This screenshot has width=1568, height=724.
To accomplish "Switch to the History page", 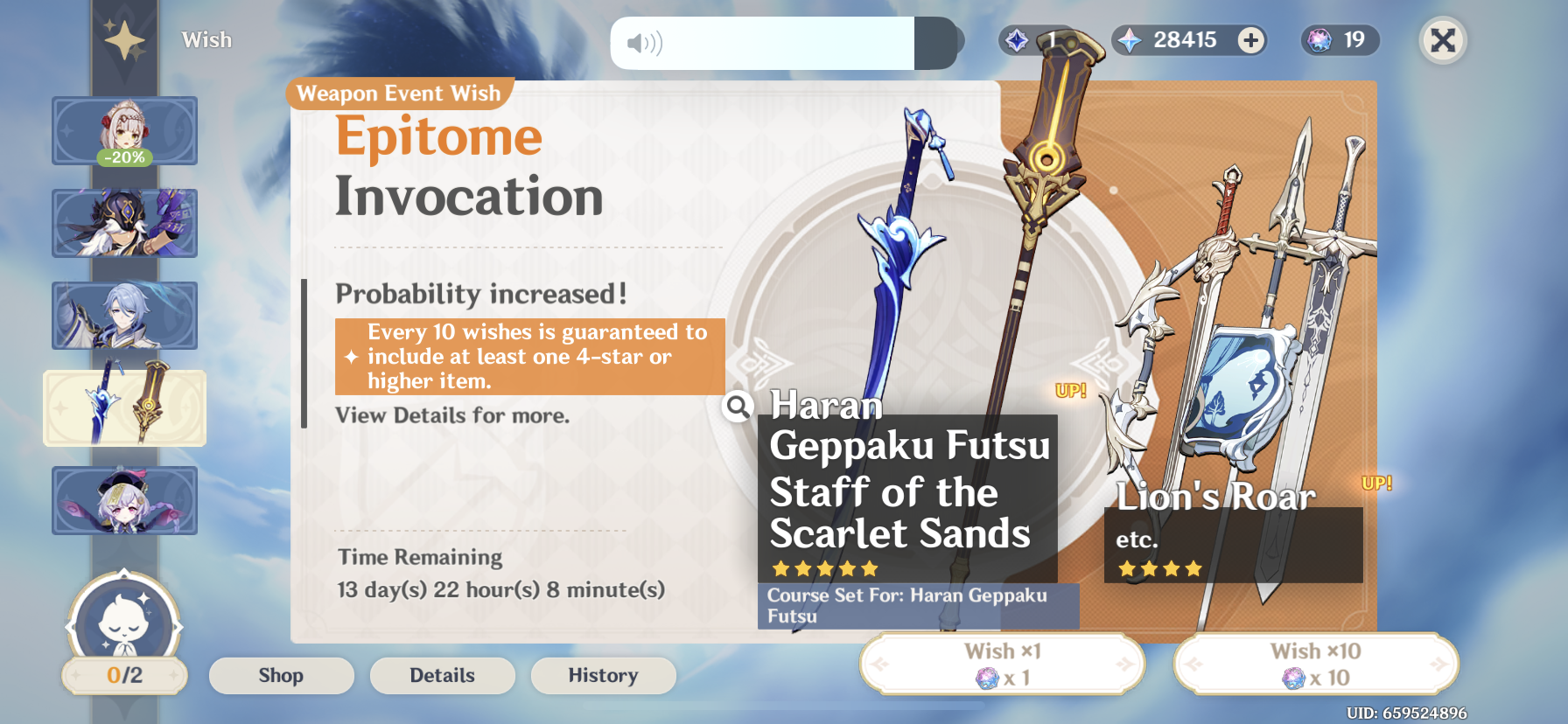I will (x=603, y=675).
